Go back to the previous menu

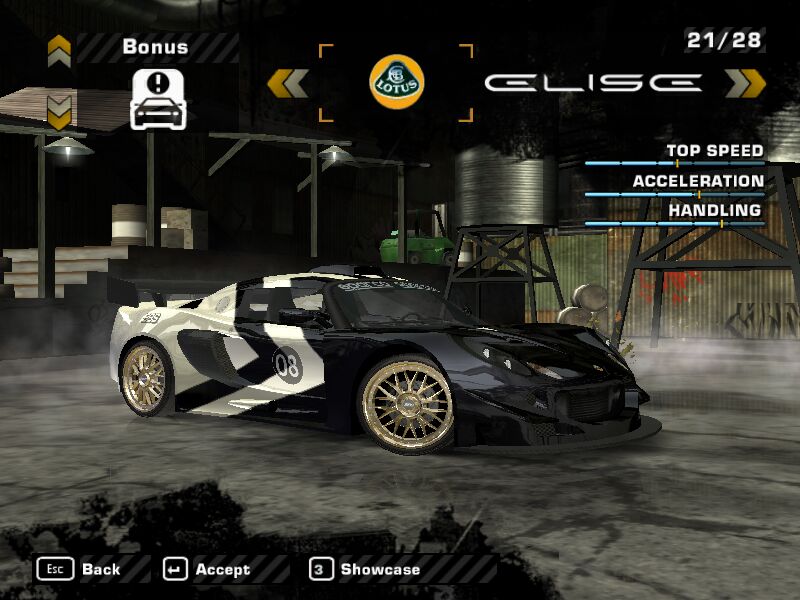[x=80, y=569]
